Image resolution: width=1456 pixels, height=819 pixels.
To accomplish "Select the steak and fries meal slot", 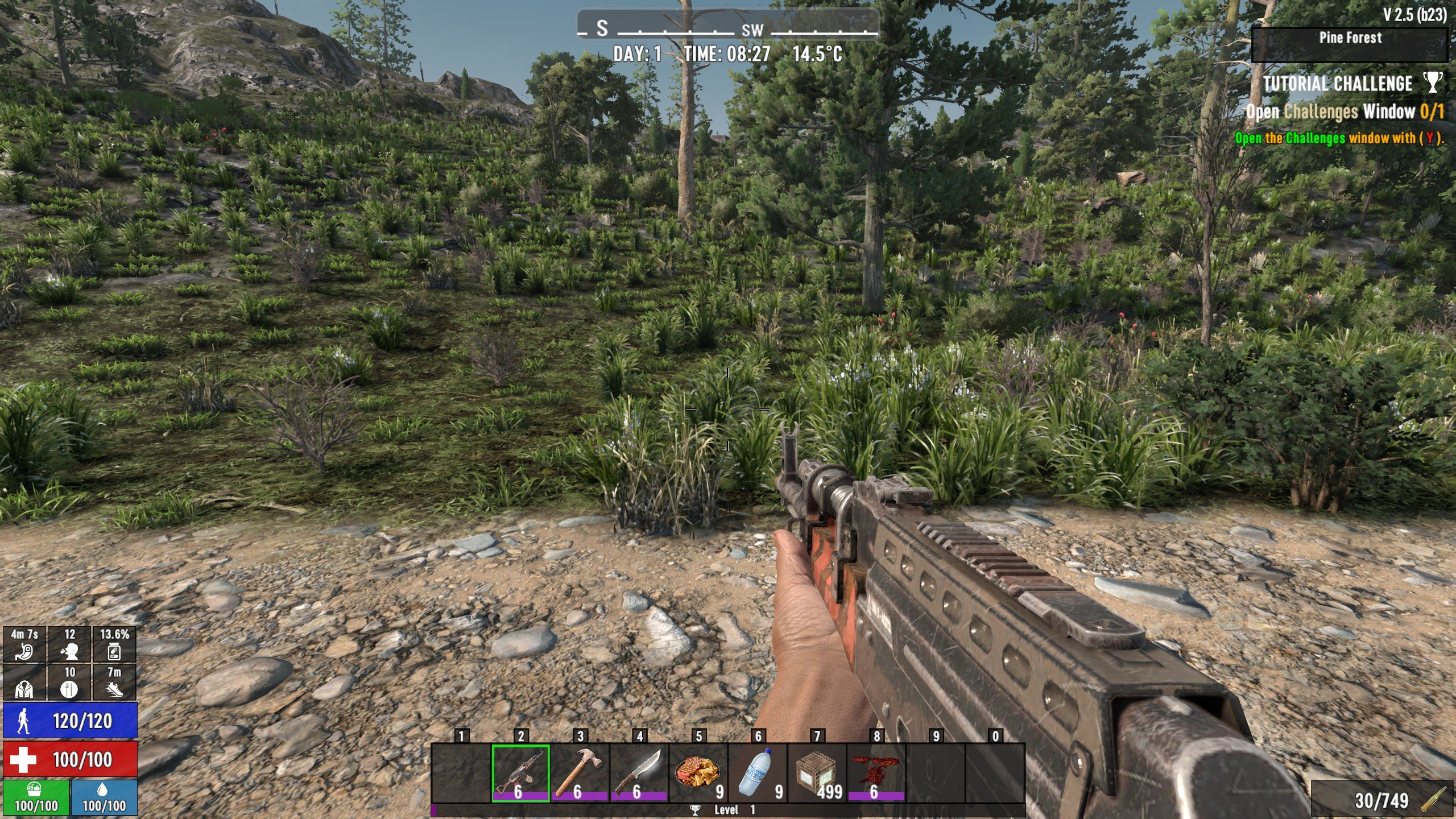I will coord(698,772).
